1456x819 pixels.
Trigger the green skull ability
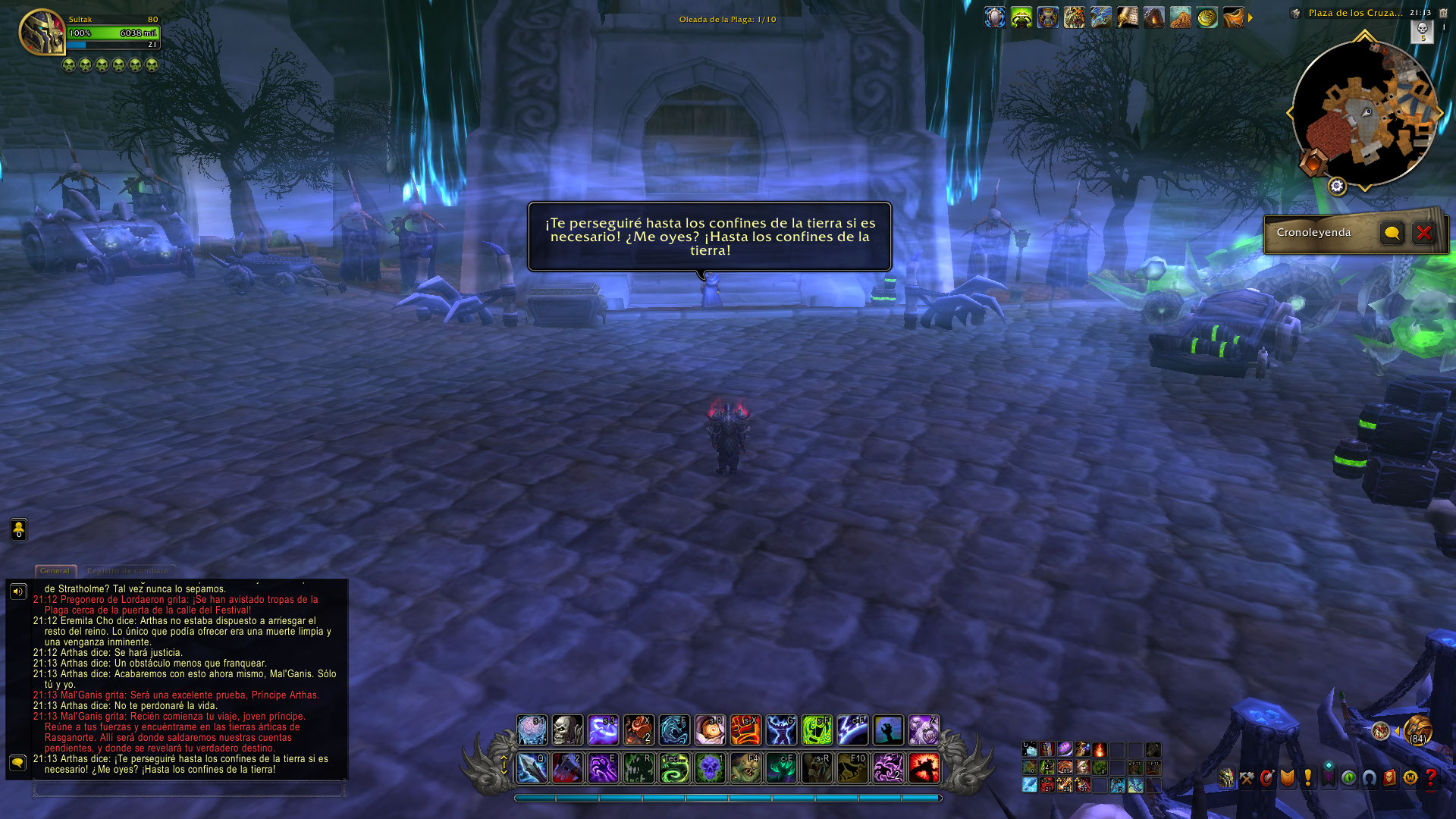click(x=710, y=768)
